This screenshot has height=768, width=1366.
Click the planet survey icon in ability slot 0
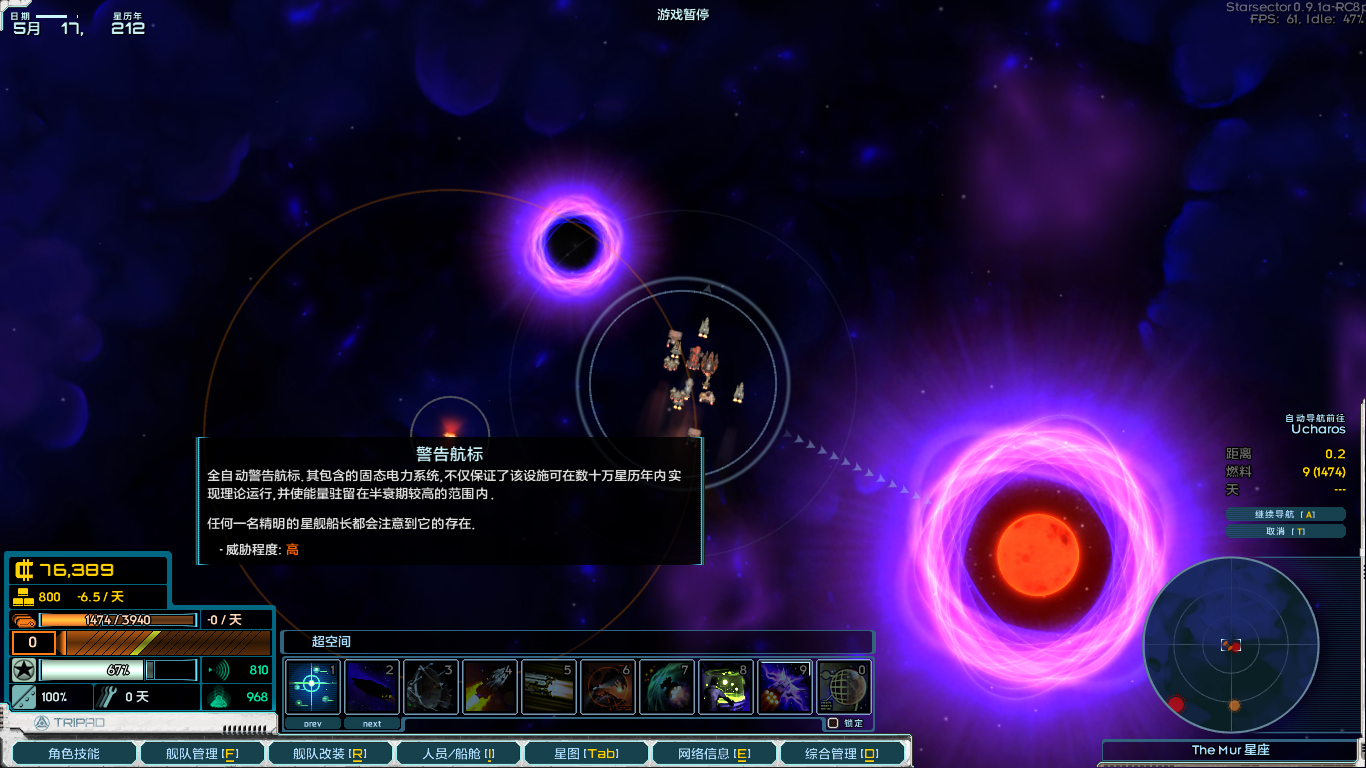[x=844, y=686]
